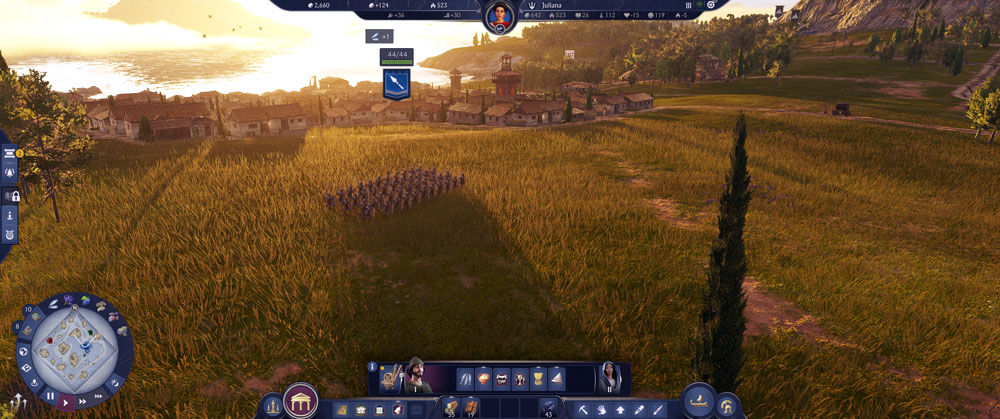Pause the game speed

point(50,396)
